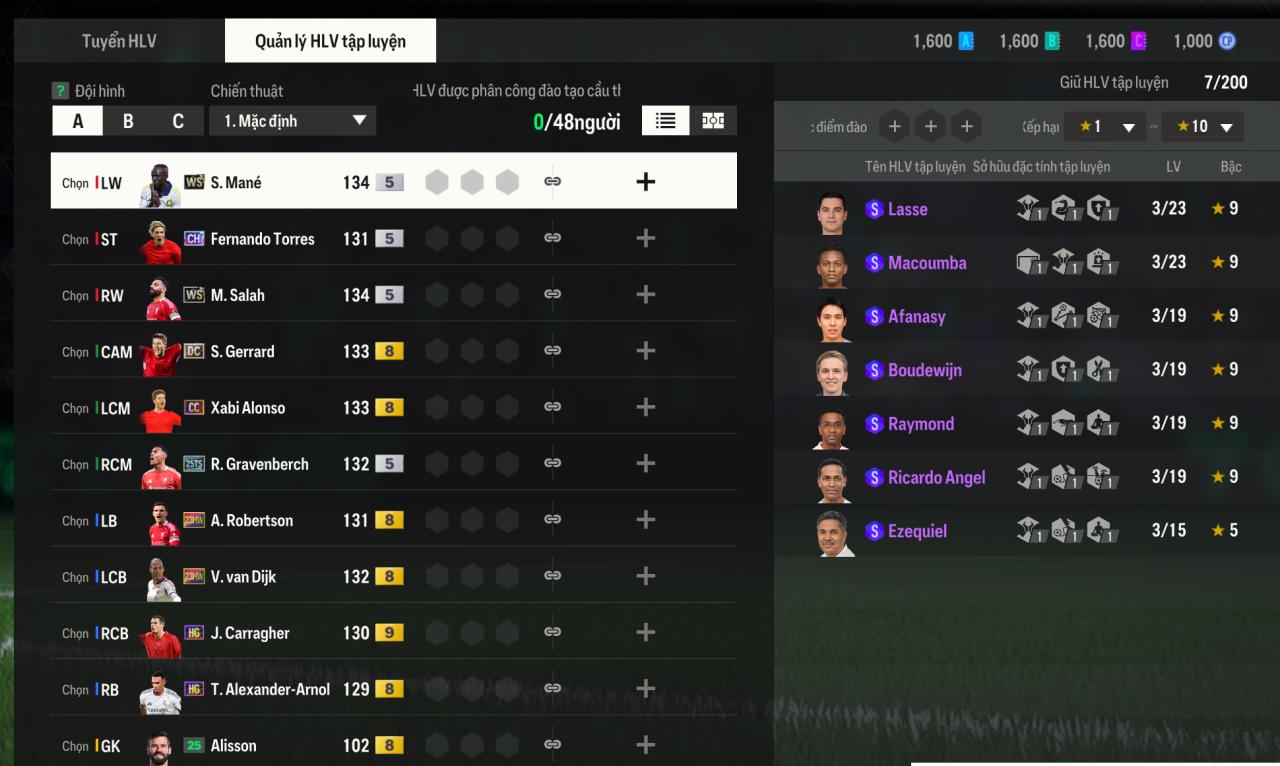Click the link icon for S. Gerrard
The width and height of the screenshot is (1280, 766).
(552, 351)
